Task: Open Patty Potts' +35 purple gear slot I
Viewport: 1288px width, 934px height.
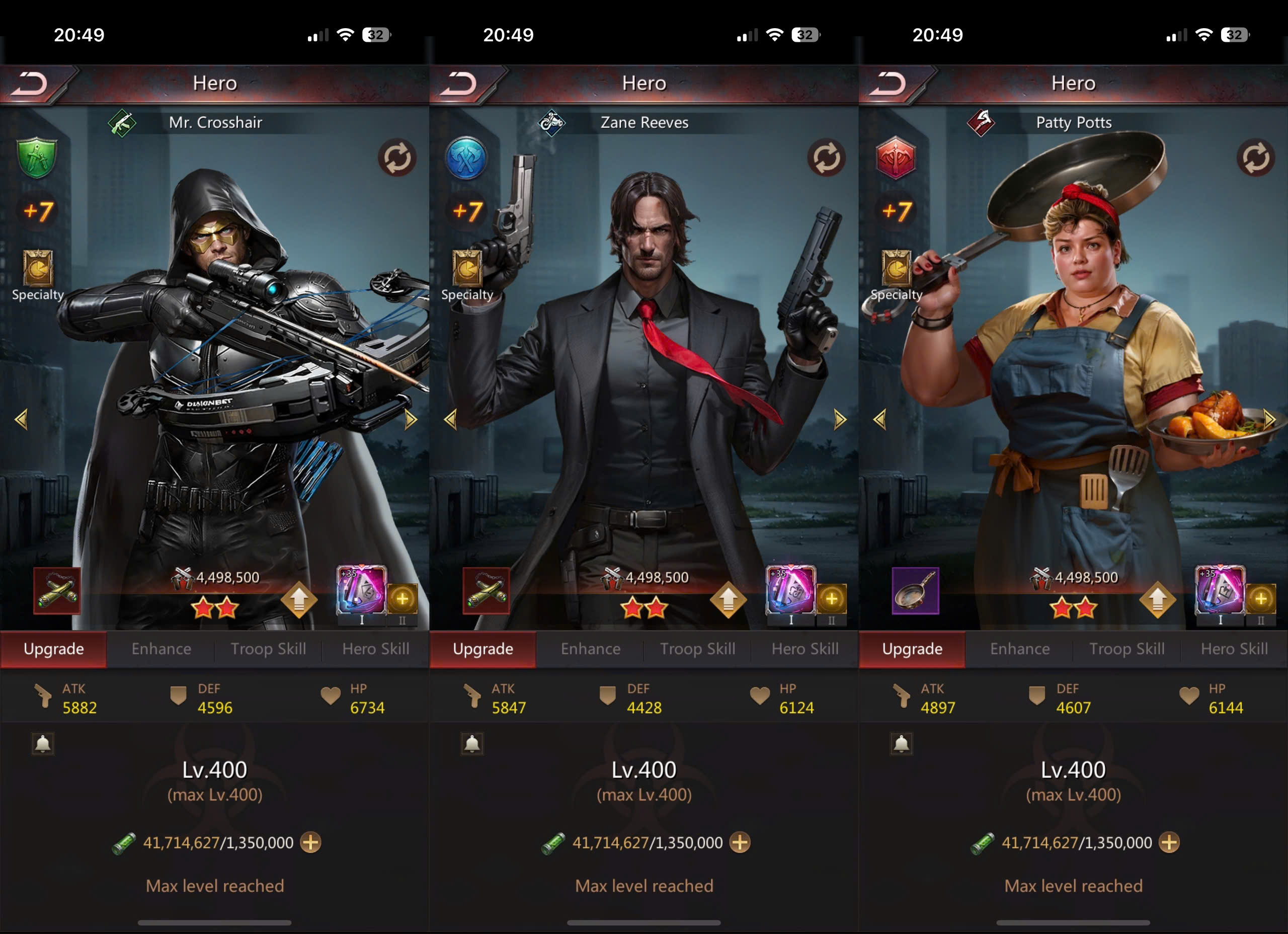Action: (1219, 591)
